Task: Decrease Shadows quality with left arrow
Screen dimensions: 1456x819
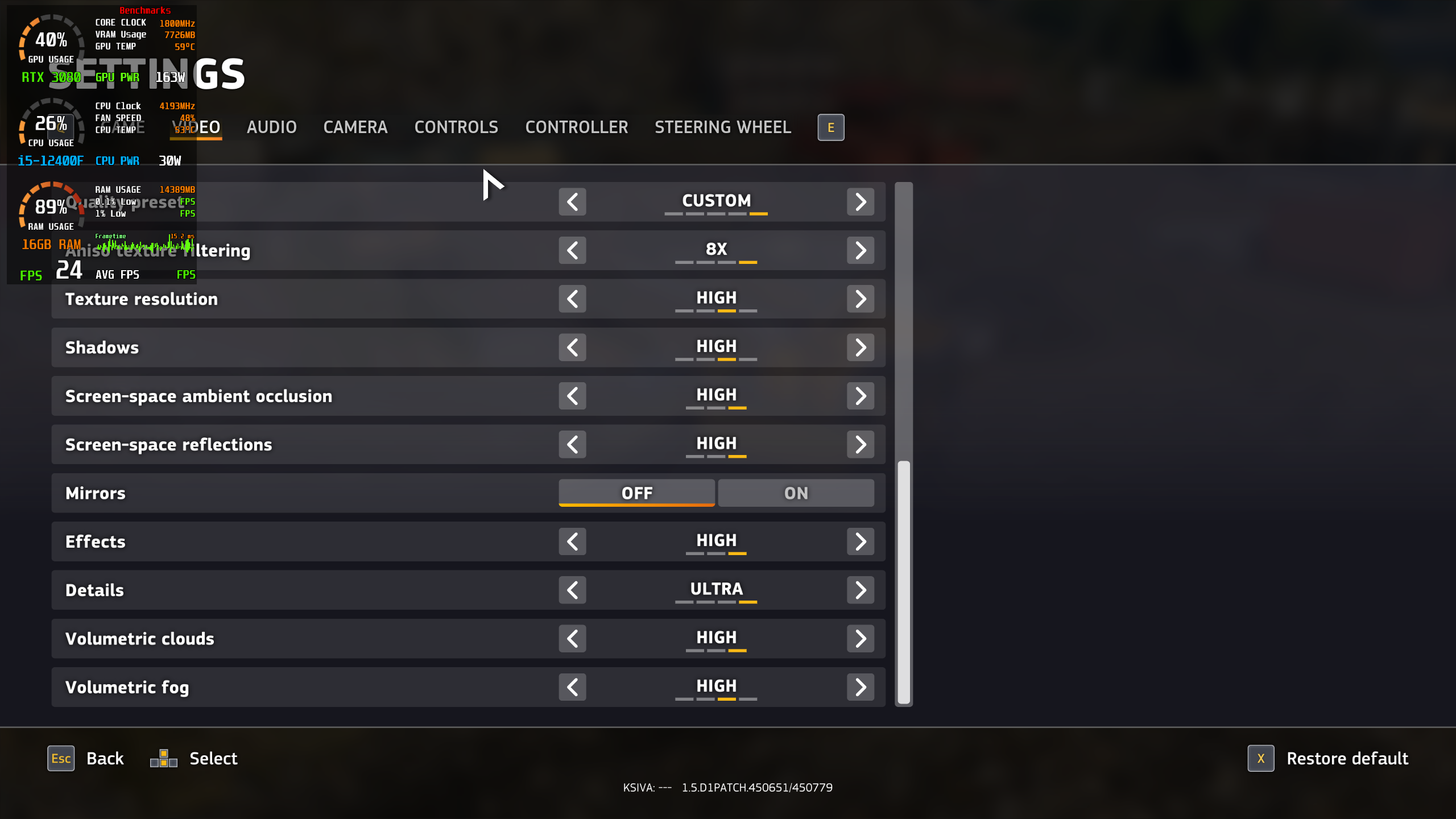Action: [572, 347]
